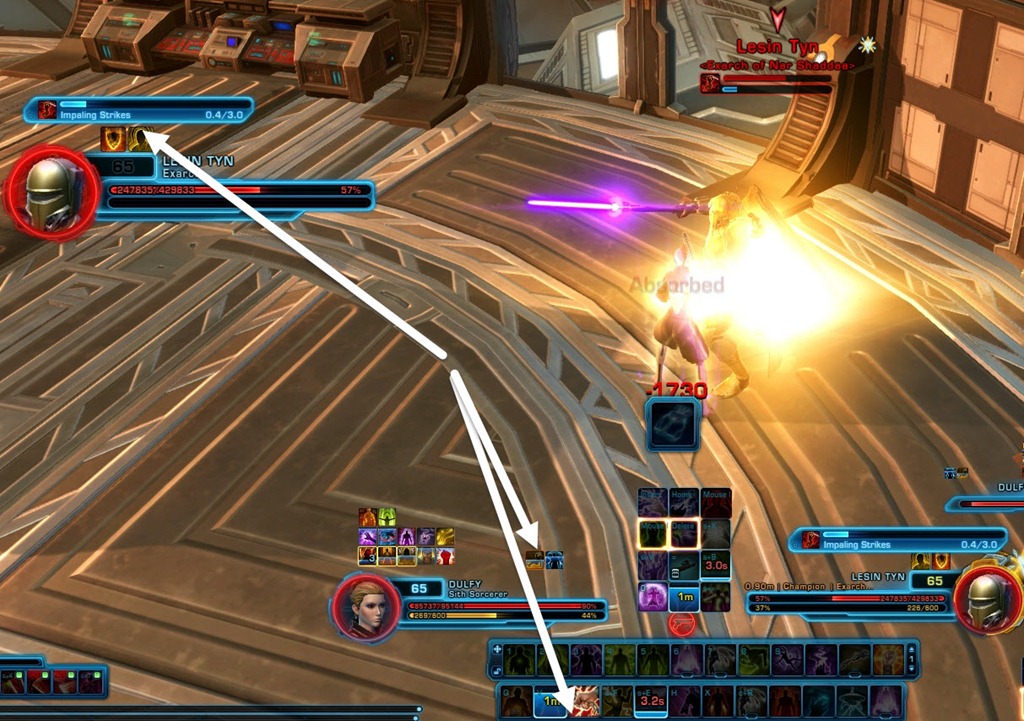
Task: Trigger the ability bound to H
Action: point(685,701)
